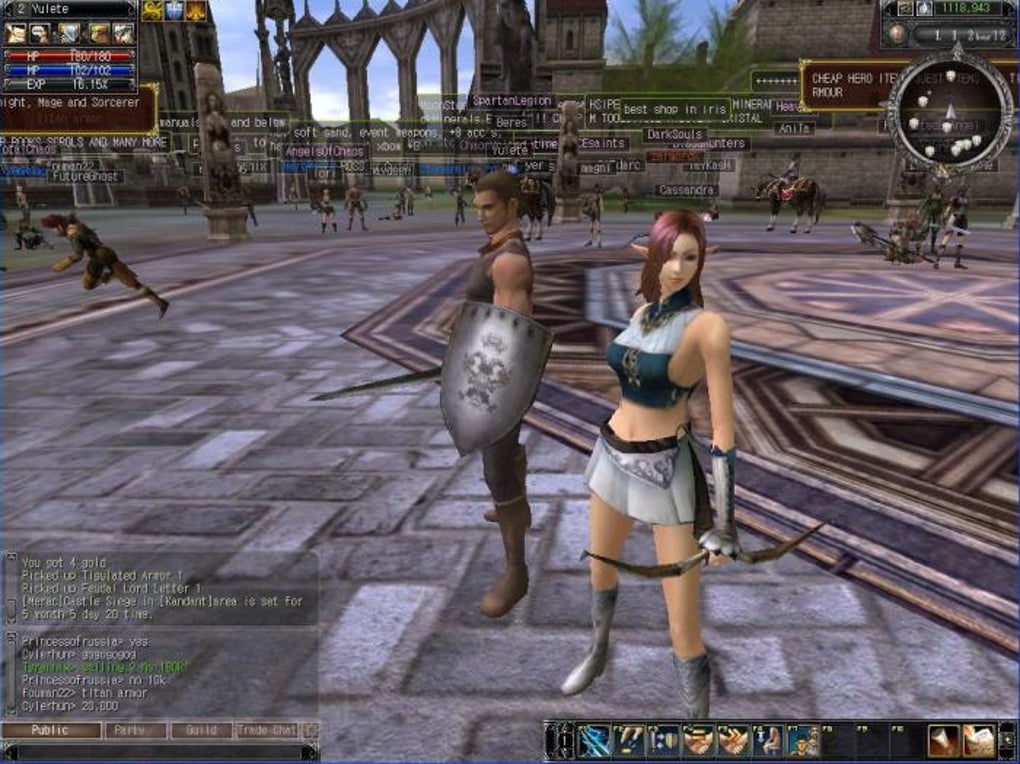The width and height of the screenshot is (1020, 764).
Task: Switch to the Trade Chat tab
Action: pyautogui.click(x=267, y=730)
